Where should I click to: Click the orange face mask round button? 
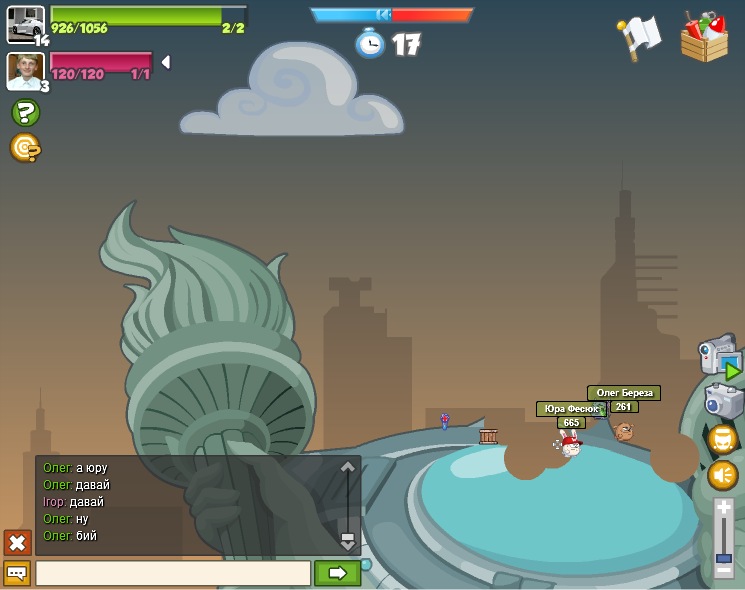[x=722, y=438]
